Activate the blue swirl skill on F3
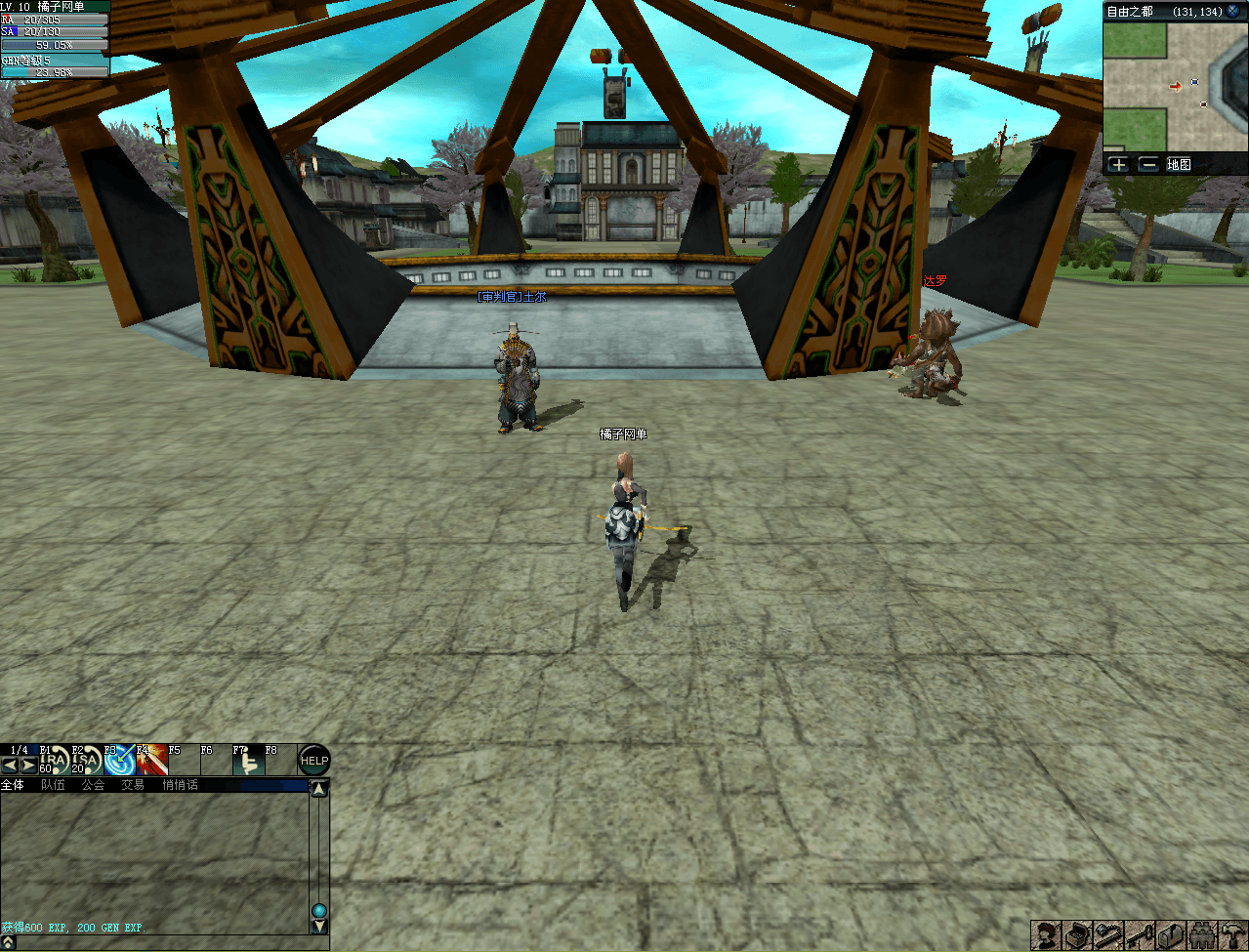This screenshot has height=952, width=1249. [119, 761]
